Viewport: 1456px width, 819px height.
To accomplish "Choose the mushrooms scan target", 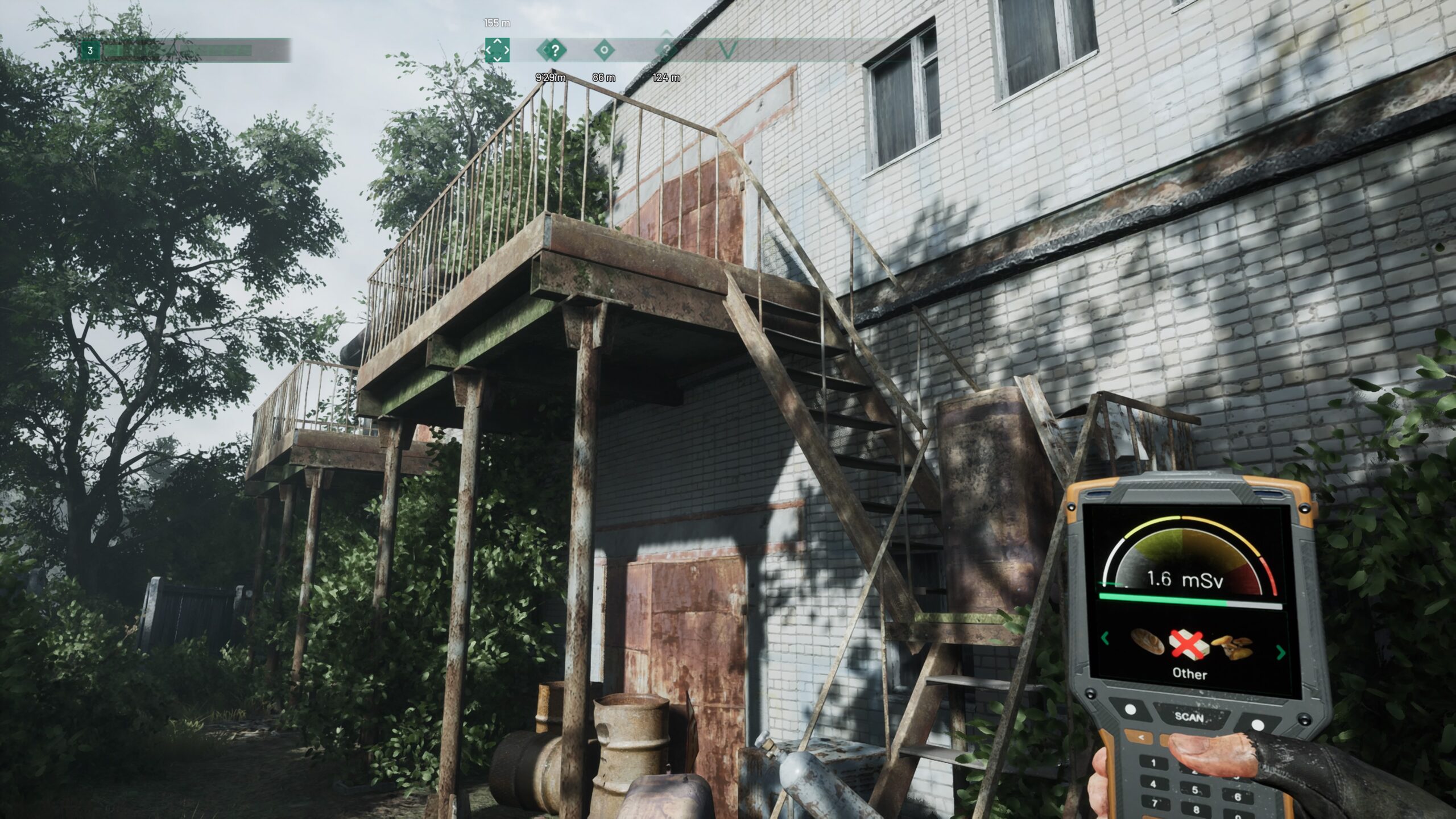I will (x=1232, y=648).
